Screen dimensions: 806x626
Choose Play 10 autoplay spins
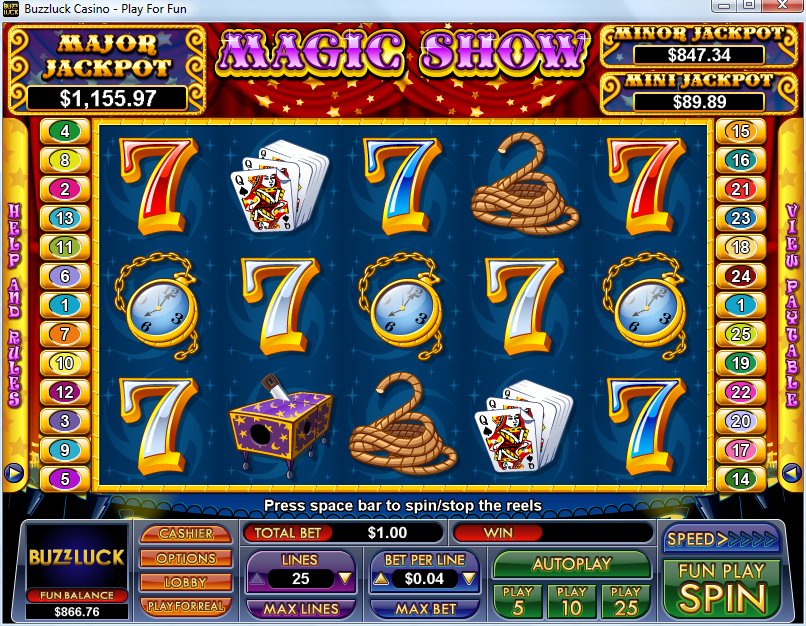pyautogui.click(x=571, y=600)
